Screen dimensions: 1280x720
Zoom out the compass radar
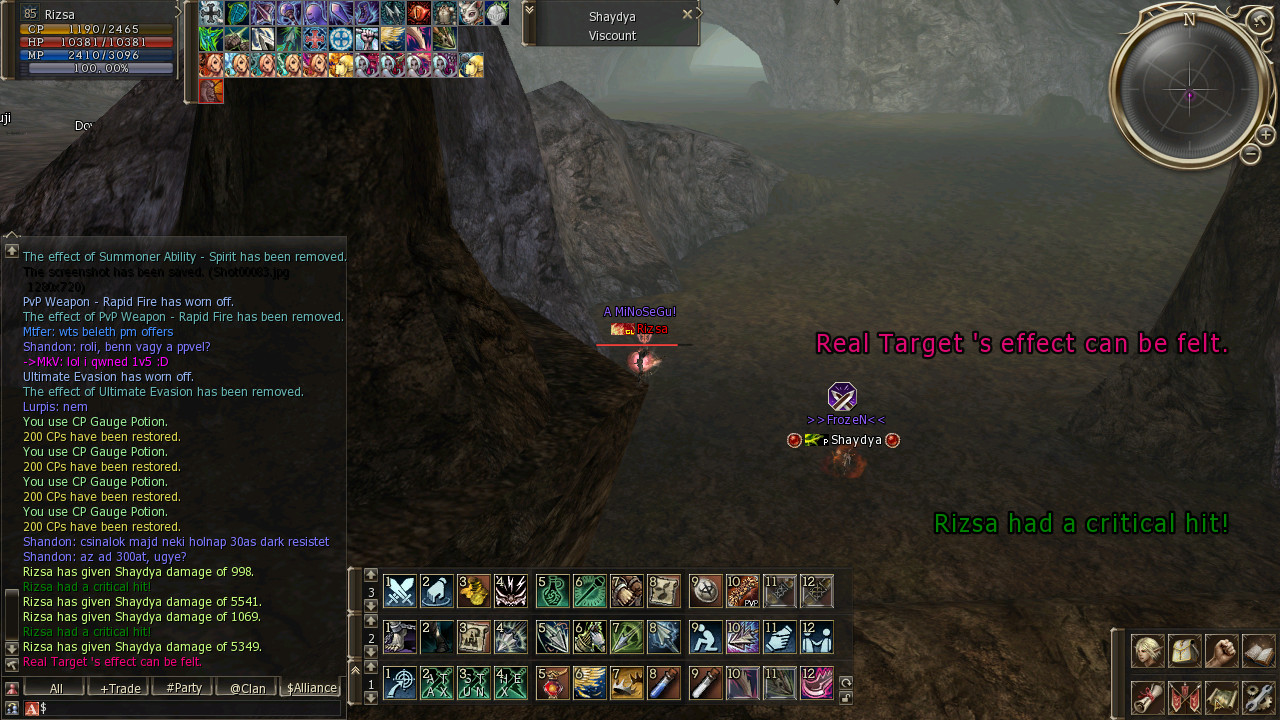(x=1250, y=154)
